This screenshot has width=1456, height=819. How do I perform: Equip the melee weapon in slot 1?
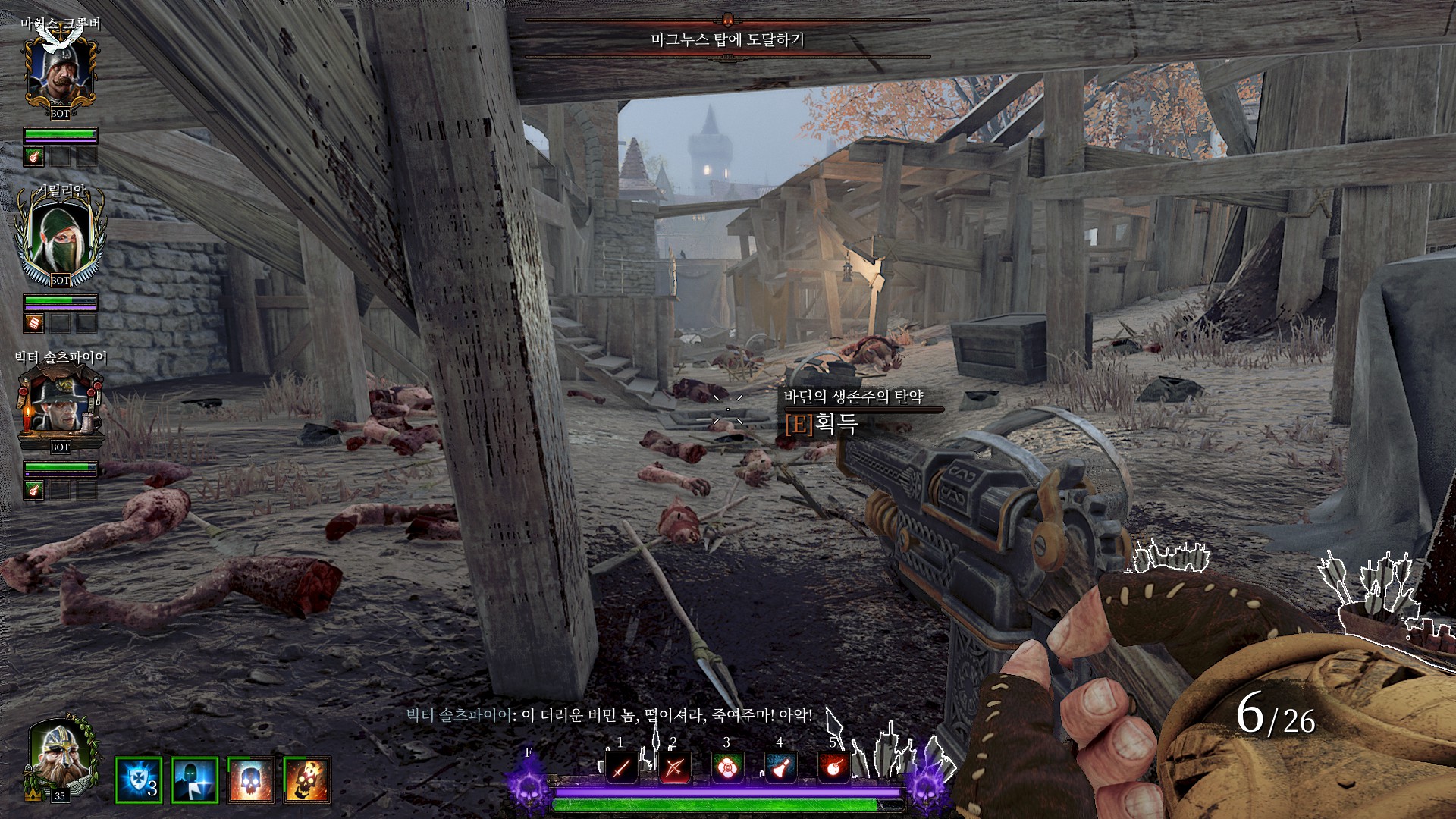[x=620, y=767]
